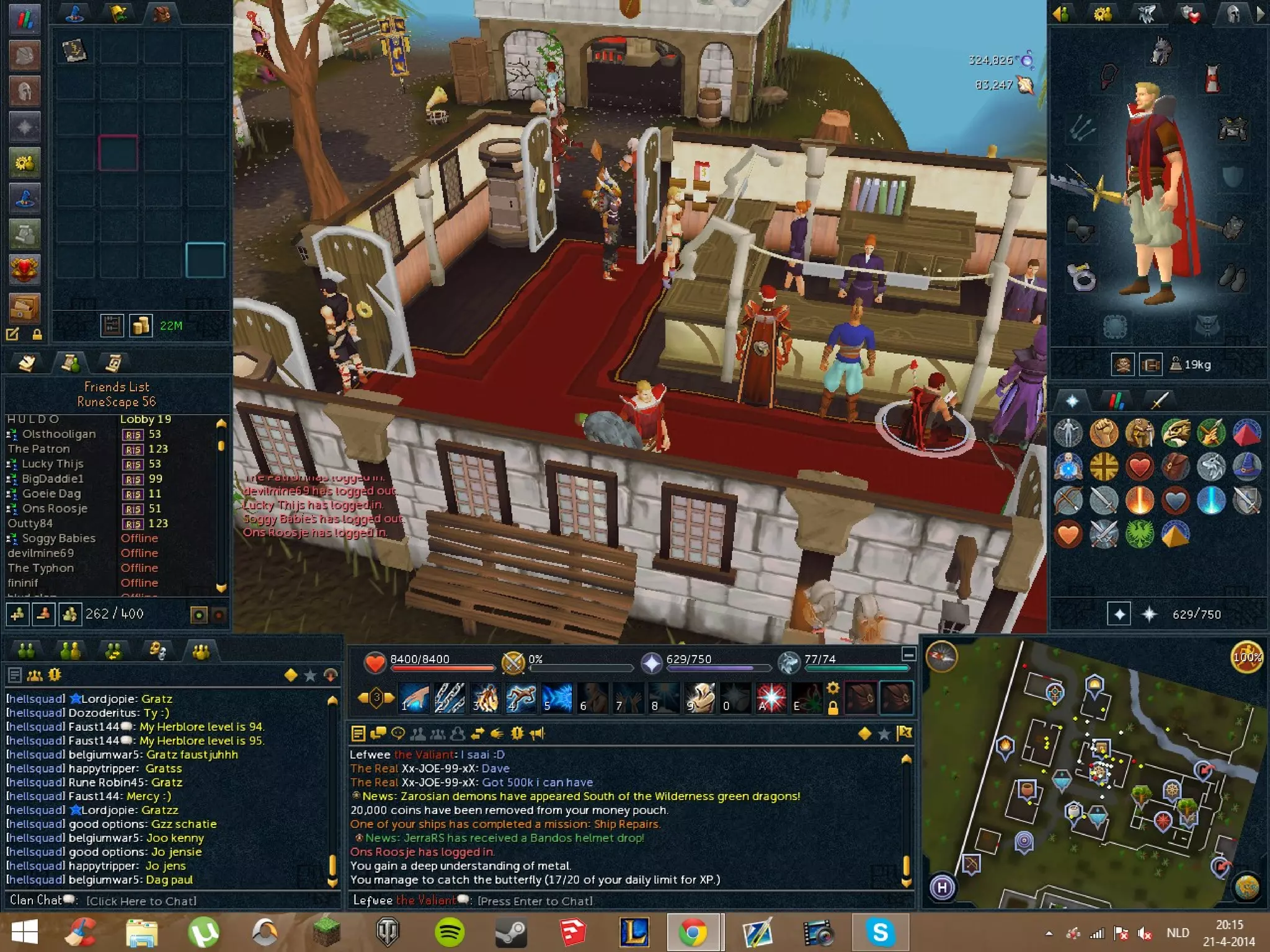The width and height of the screenshot is (1270, 952).
Task: Trigger the red starburst ability in slot A
Action: click(x=771, y=697)
